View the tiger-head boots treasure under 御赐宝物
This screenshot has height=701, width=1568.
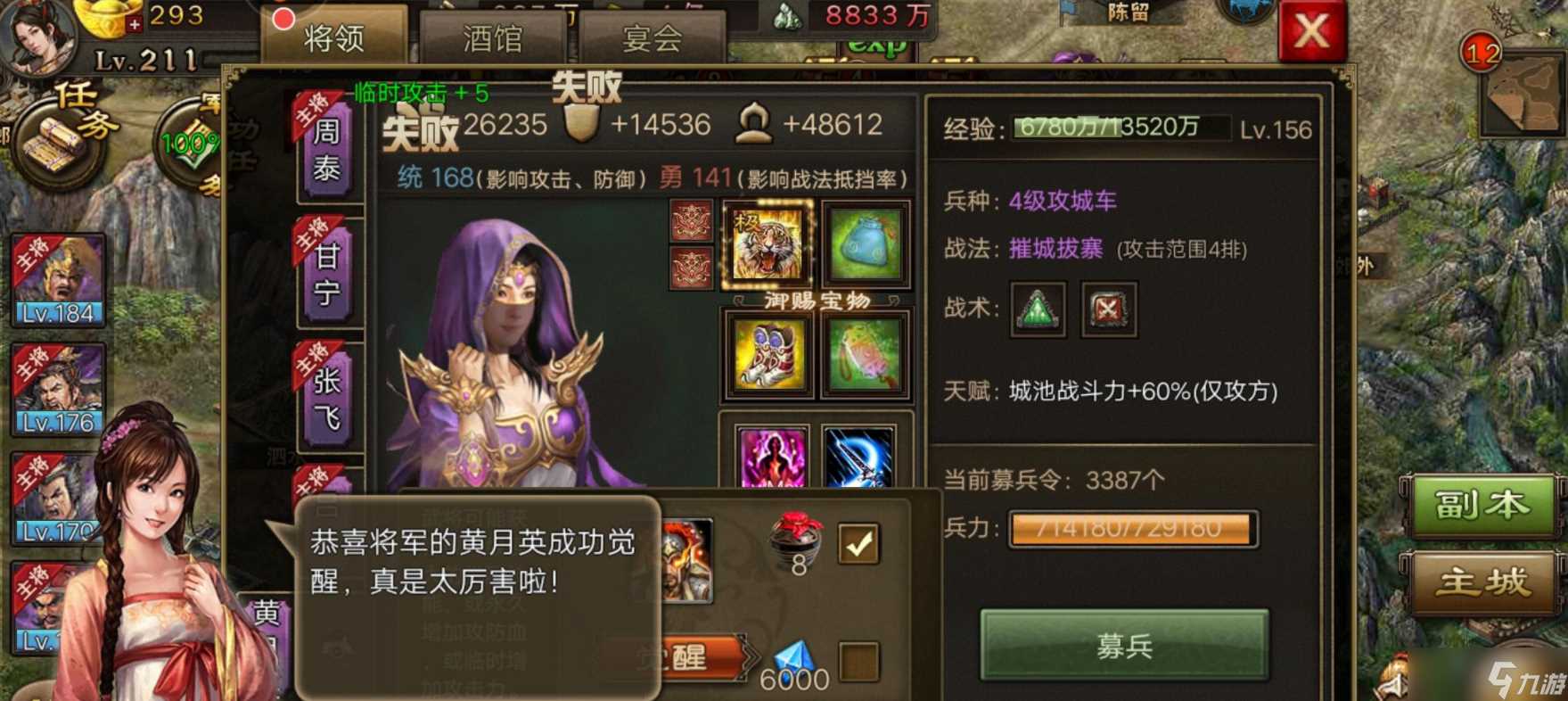[x=770, y=355]
